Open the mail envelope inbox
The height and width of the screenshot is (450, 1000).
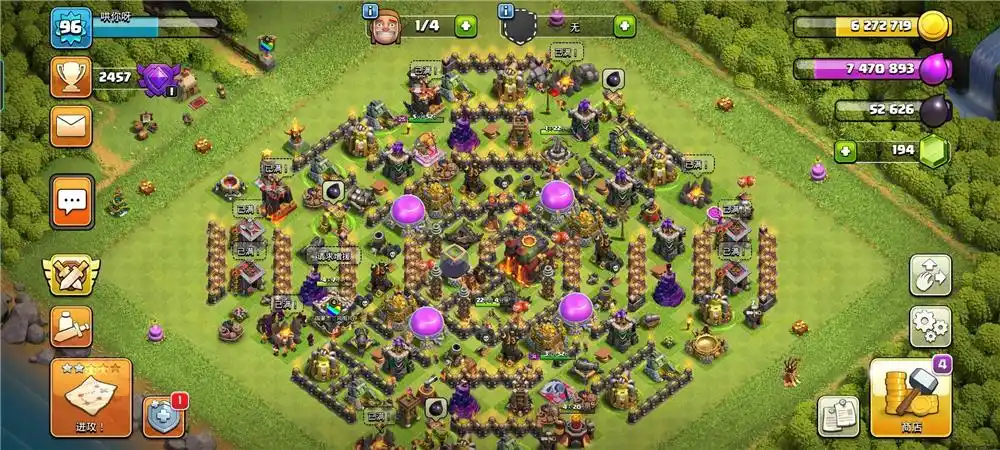(71, 126)
